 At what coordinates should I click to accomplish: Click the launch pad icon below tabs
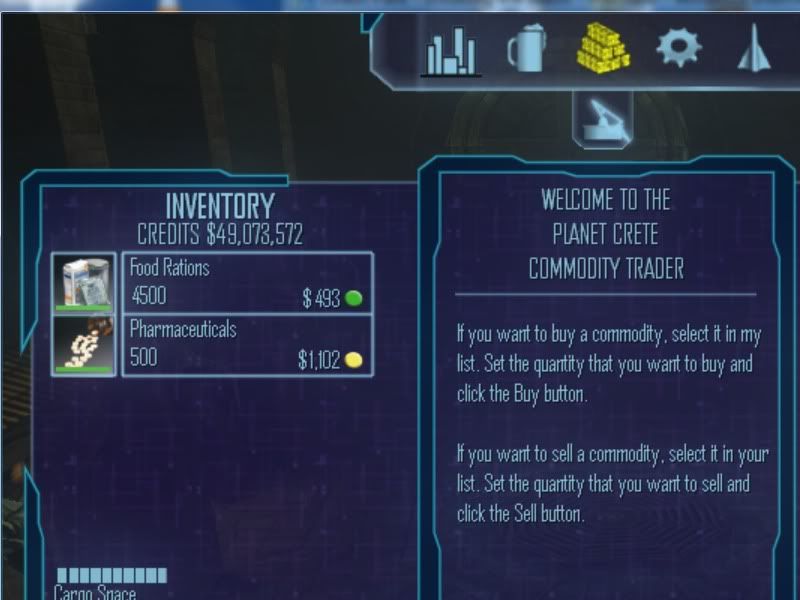601,115
